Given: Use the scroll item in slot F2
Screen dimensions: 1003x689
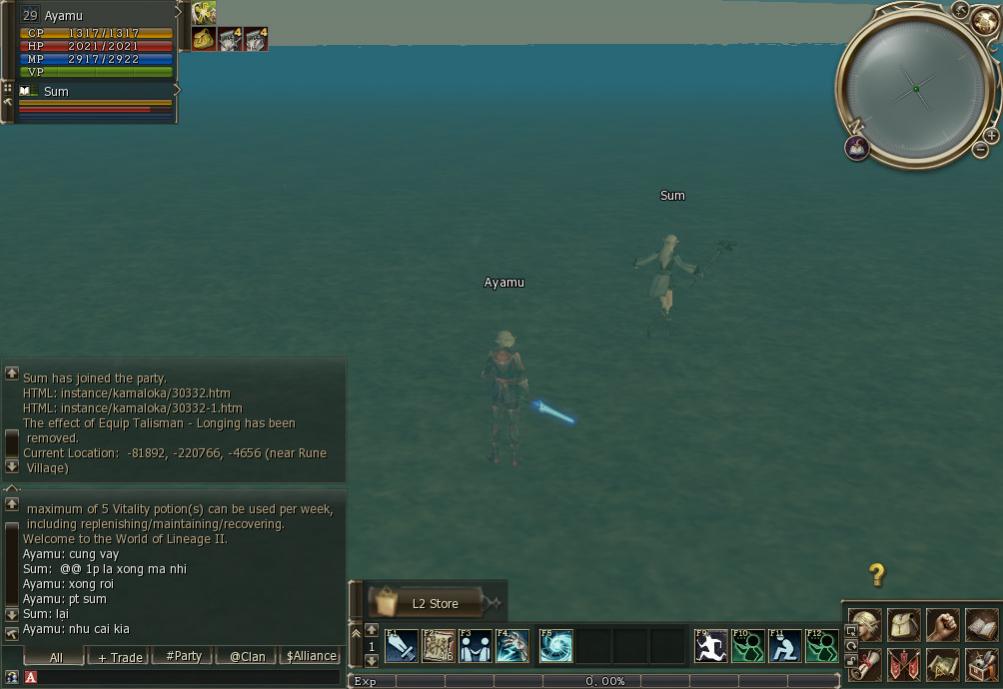Looking at the screenshot, I should 438,646.
